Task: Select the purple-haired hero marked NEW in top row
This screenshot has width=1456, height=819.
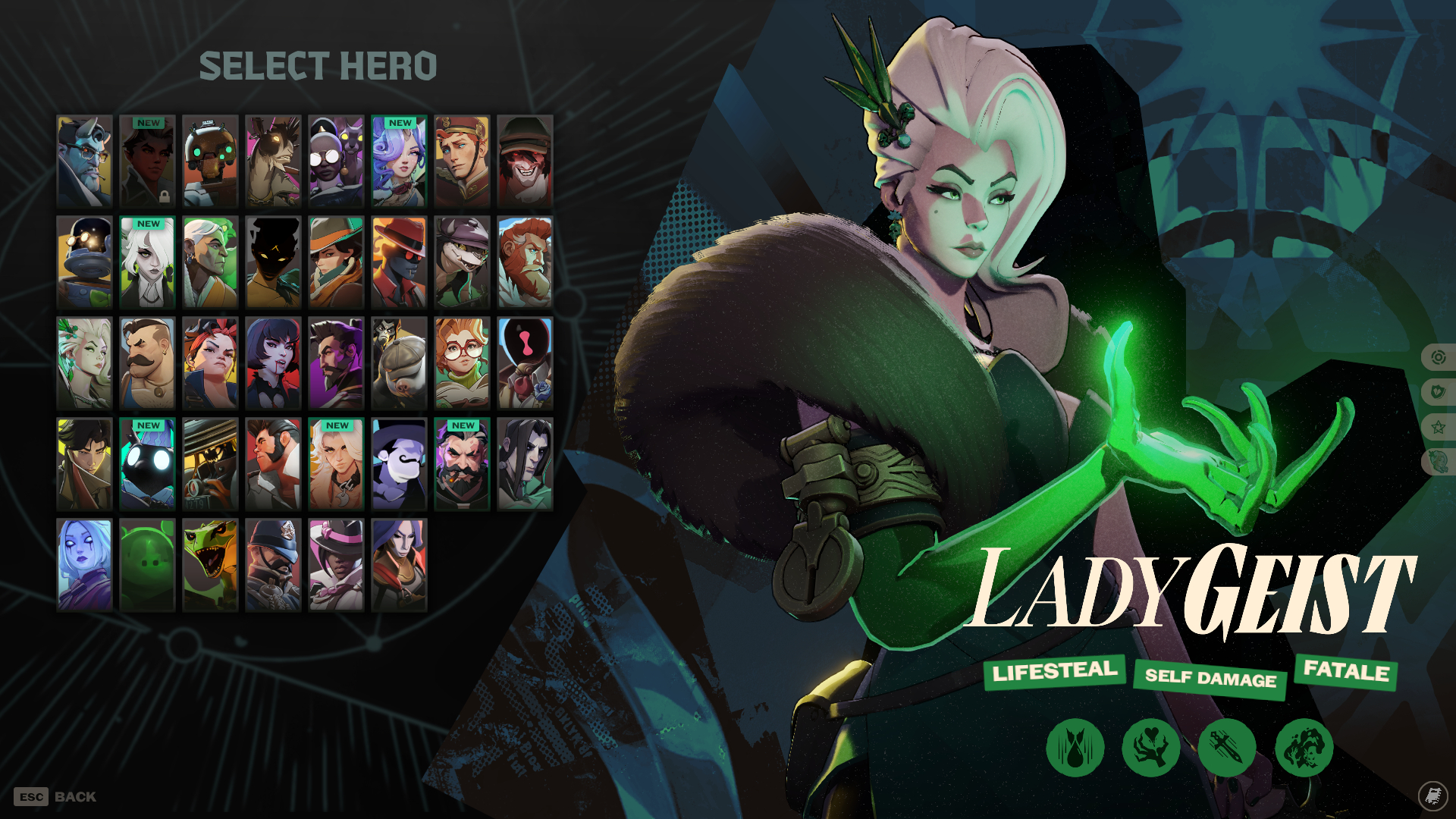Action: click(x=399, y=161)
